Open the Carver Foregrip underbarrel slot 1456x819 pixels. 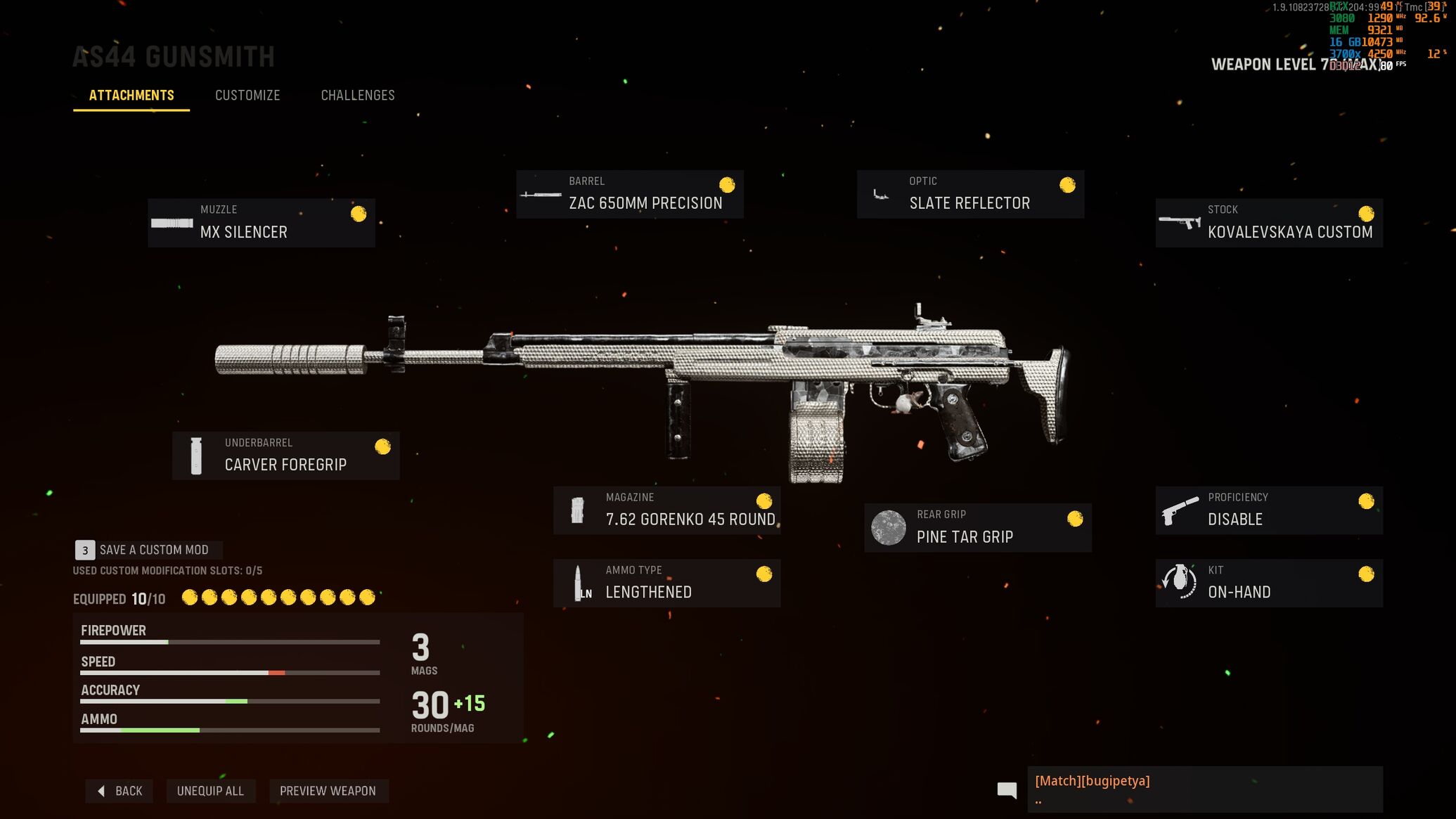coord(285,456)
